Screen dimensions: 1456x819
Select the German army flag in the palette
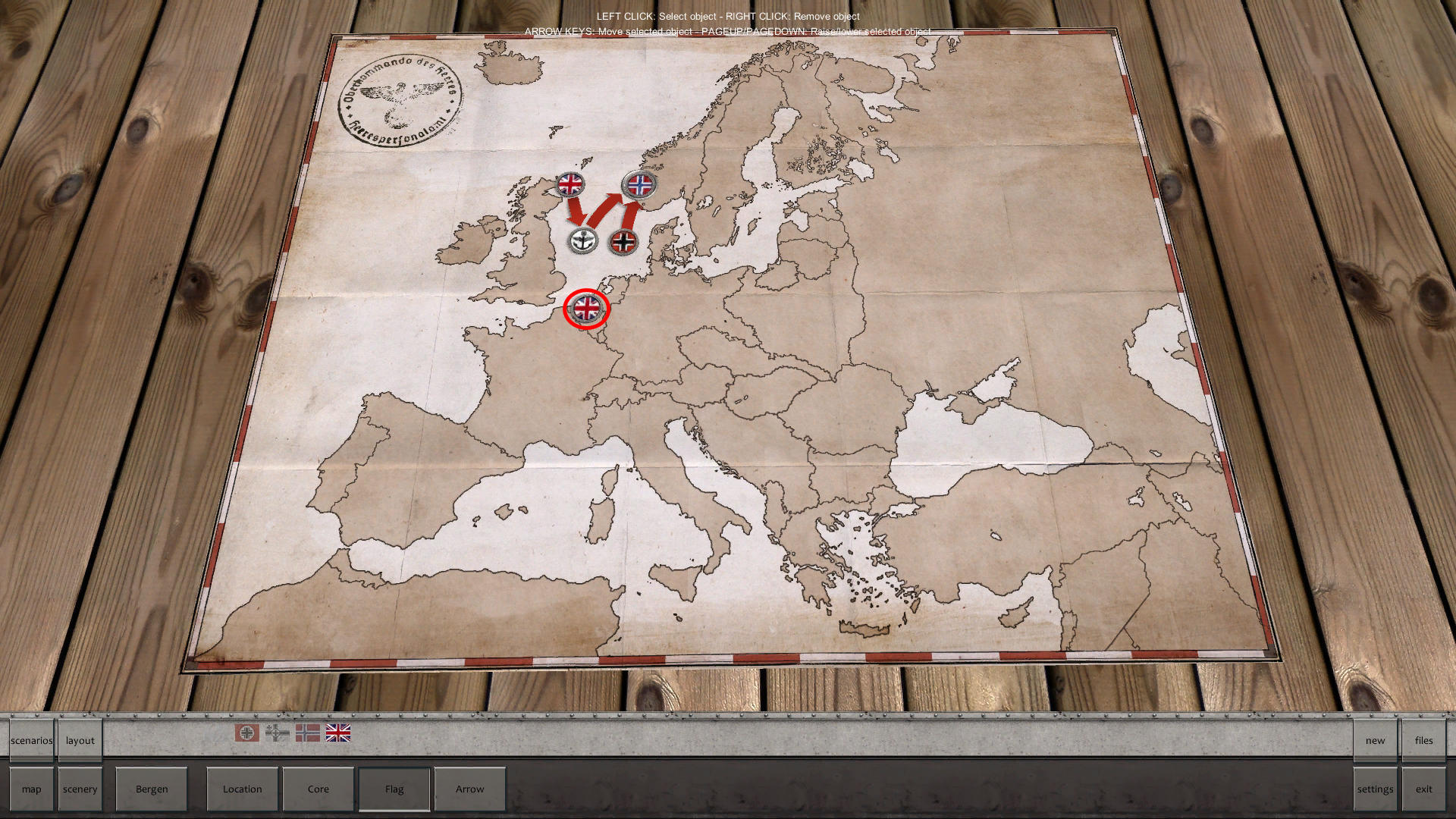pyautogui.click(x=246, y=733)
